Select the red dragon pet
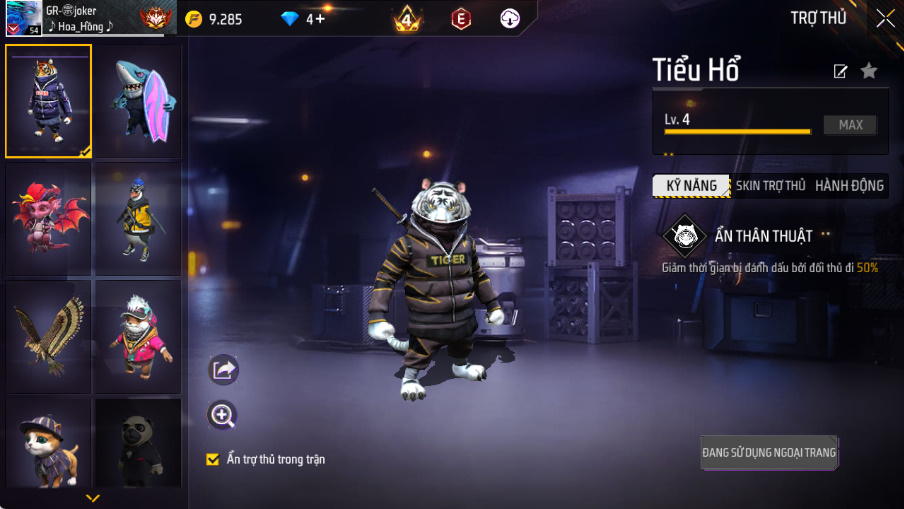This screenshot has width=904, height=509. [48, 219]
